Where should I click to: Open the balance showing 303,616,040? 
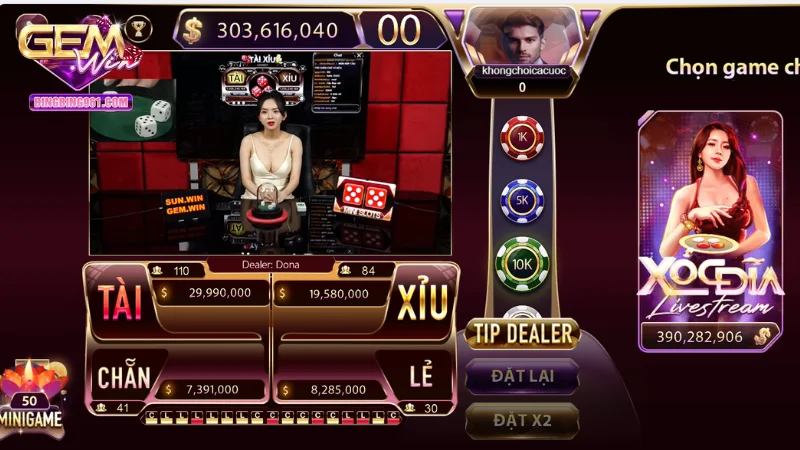tap(265, 29)
